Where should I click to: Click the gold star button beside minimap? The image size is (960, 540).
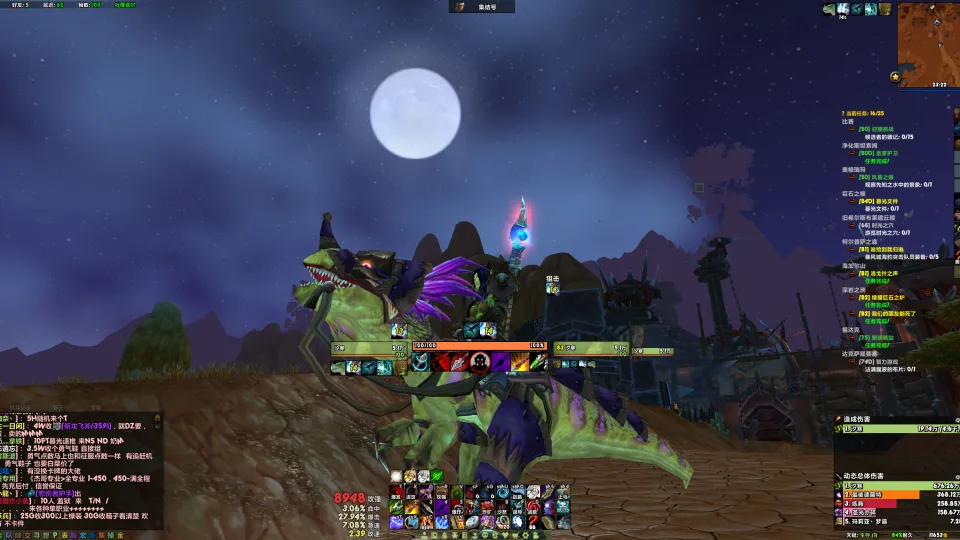pos(895,76)
